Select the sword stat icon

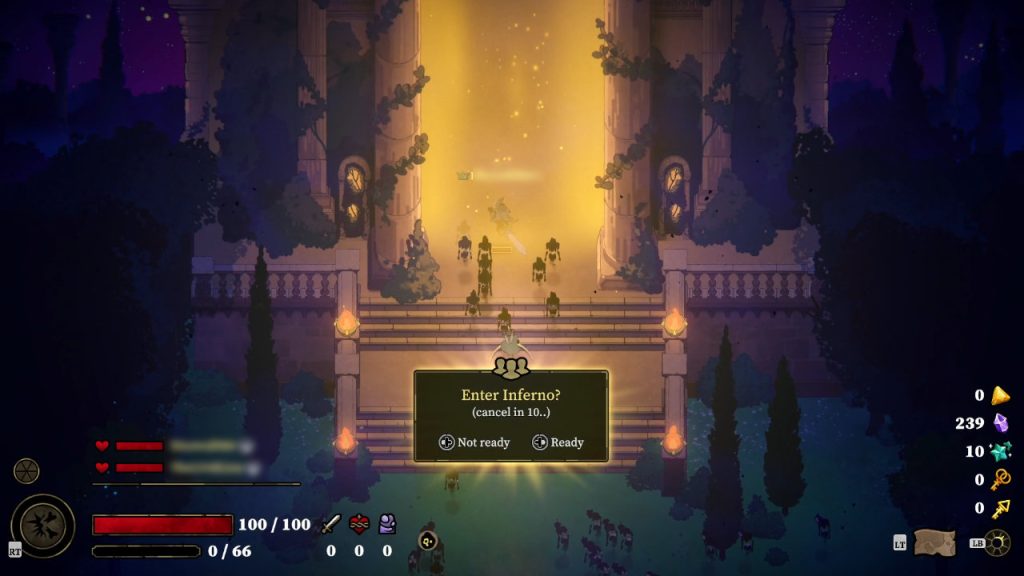click(330, 524)
